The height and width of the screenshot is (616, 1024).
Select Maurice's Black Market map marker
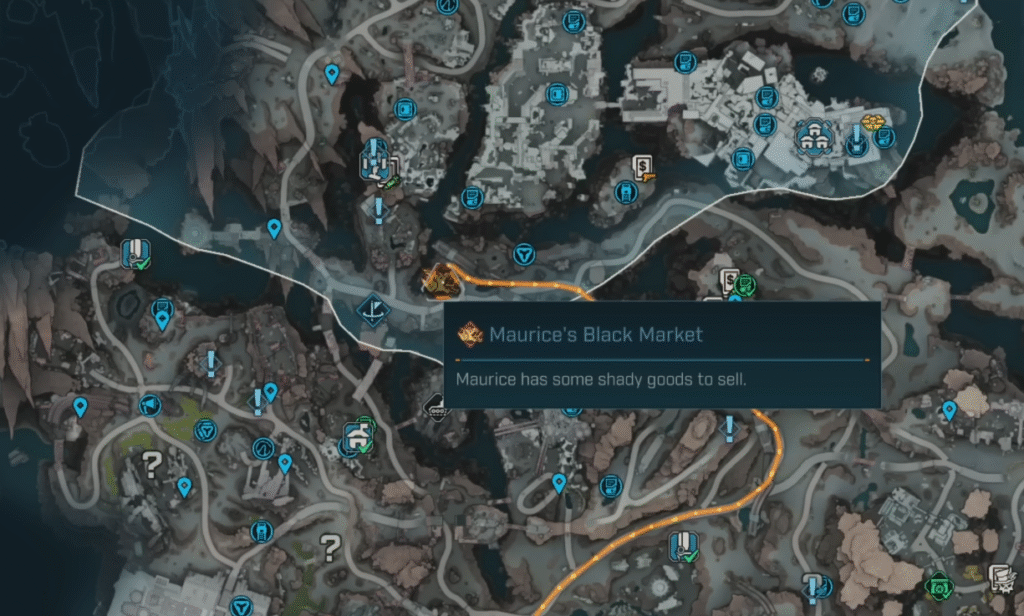click(440, 281)
